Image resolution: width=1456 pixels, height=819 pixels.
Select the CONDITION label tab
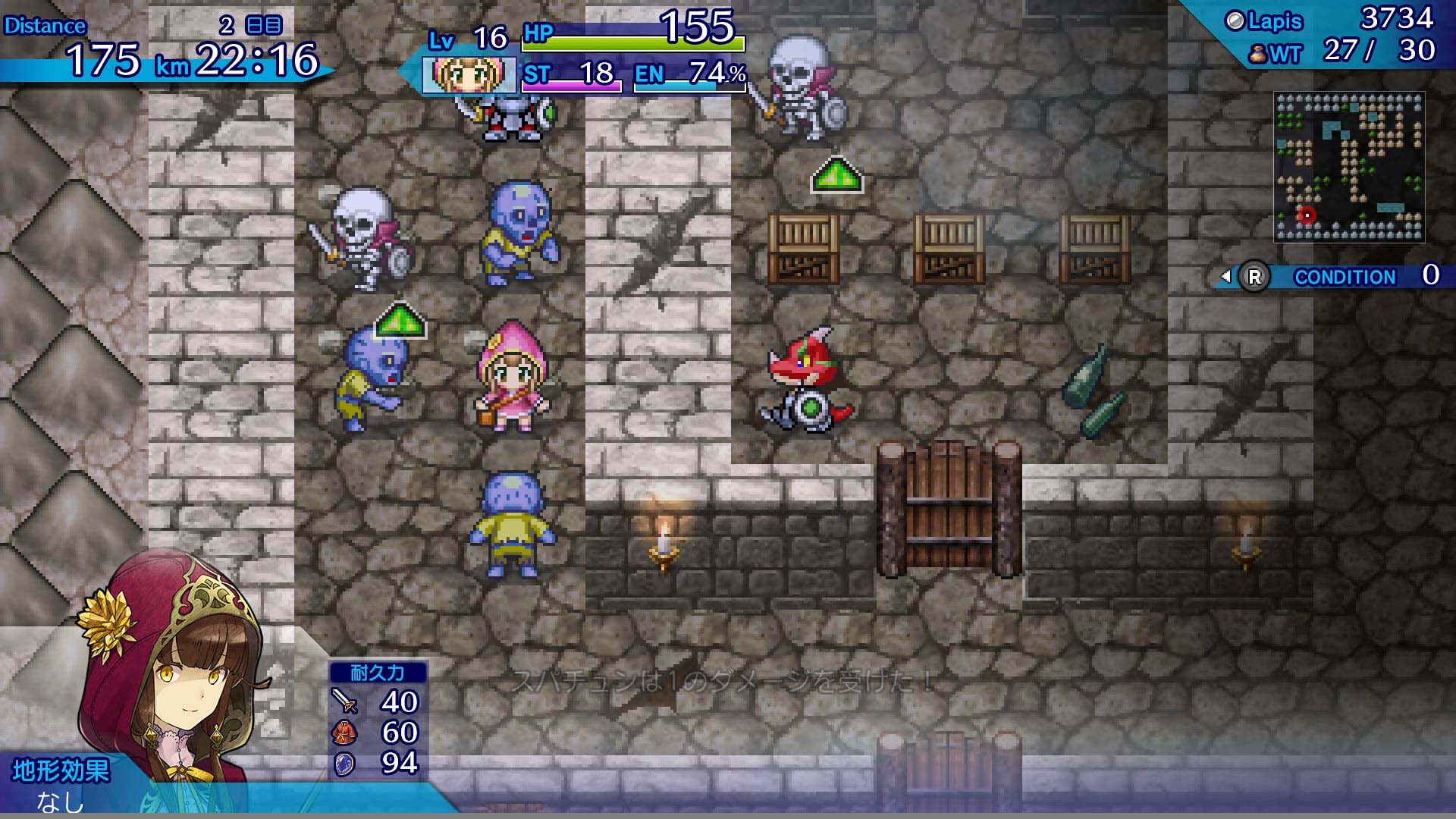tap(1344, 277)
